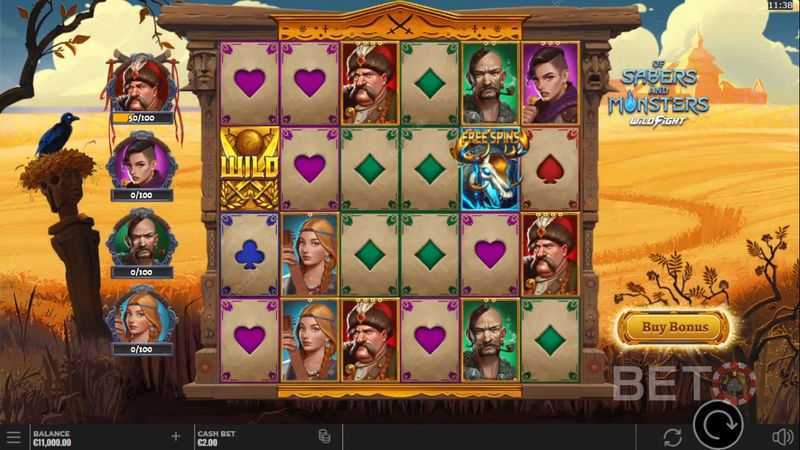Select the purple-haired woman meter portrait
This screenshot has height=450, width=800.
click(140, 158)
